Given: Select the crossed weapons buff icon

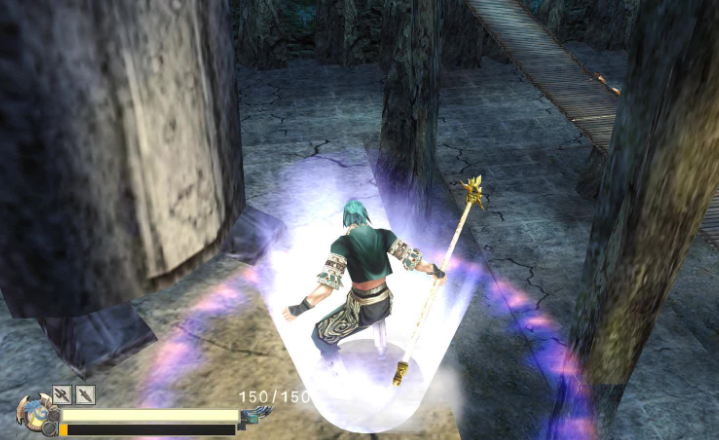Looking at the screenshot, I should tap(62, 395).
